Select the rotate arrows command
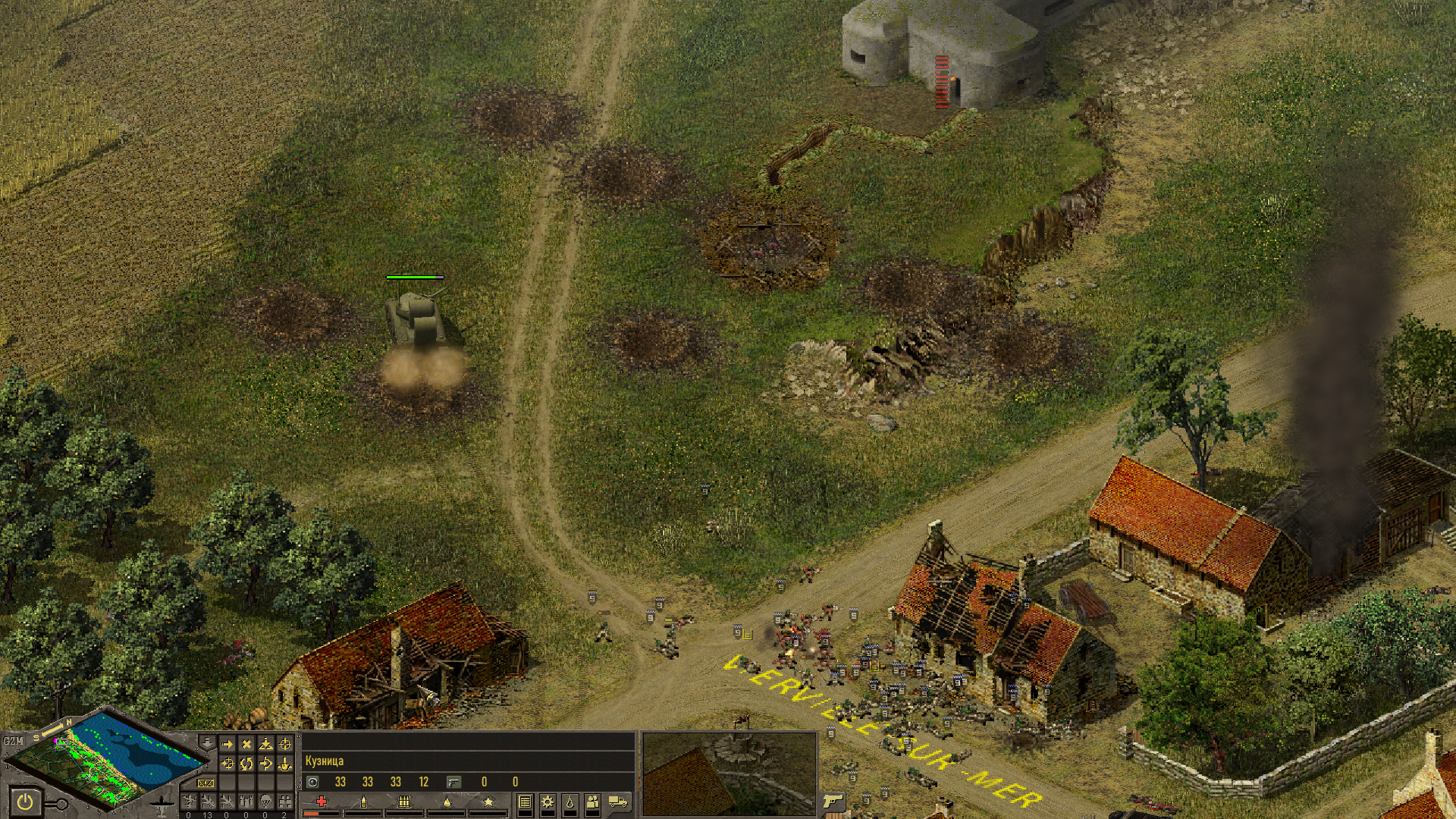The width and height of the screenshot is (1456, 819). coord(246,764)
